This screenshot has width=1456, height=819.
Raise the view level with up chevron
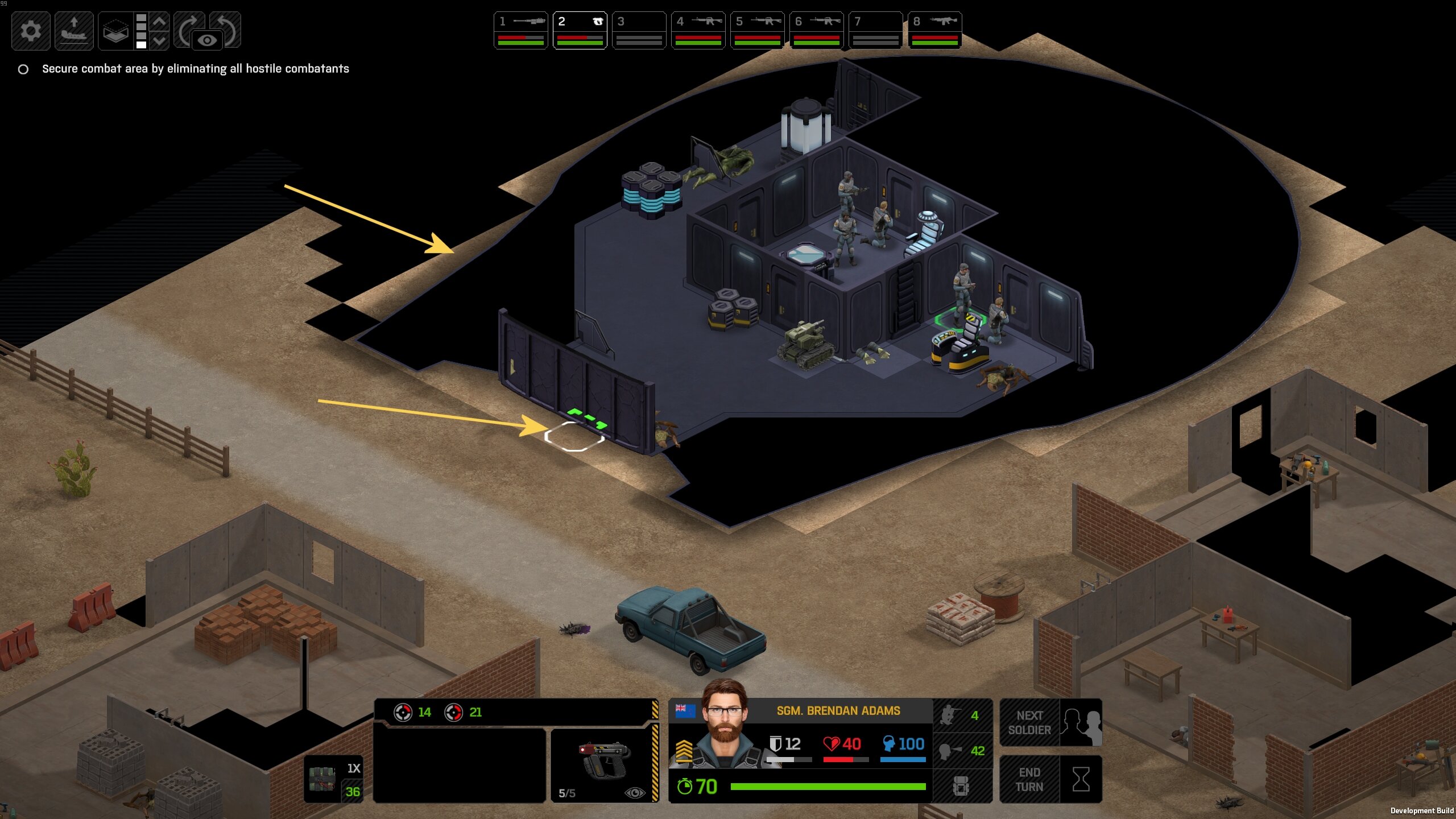(x=160, y=21)
